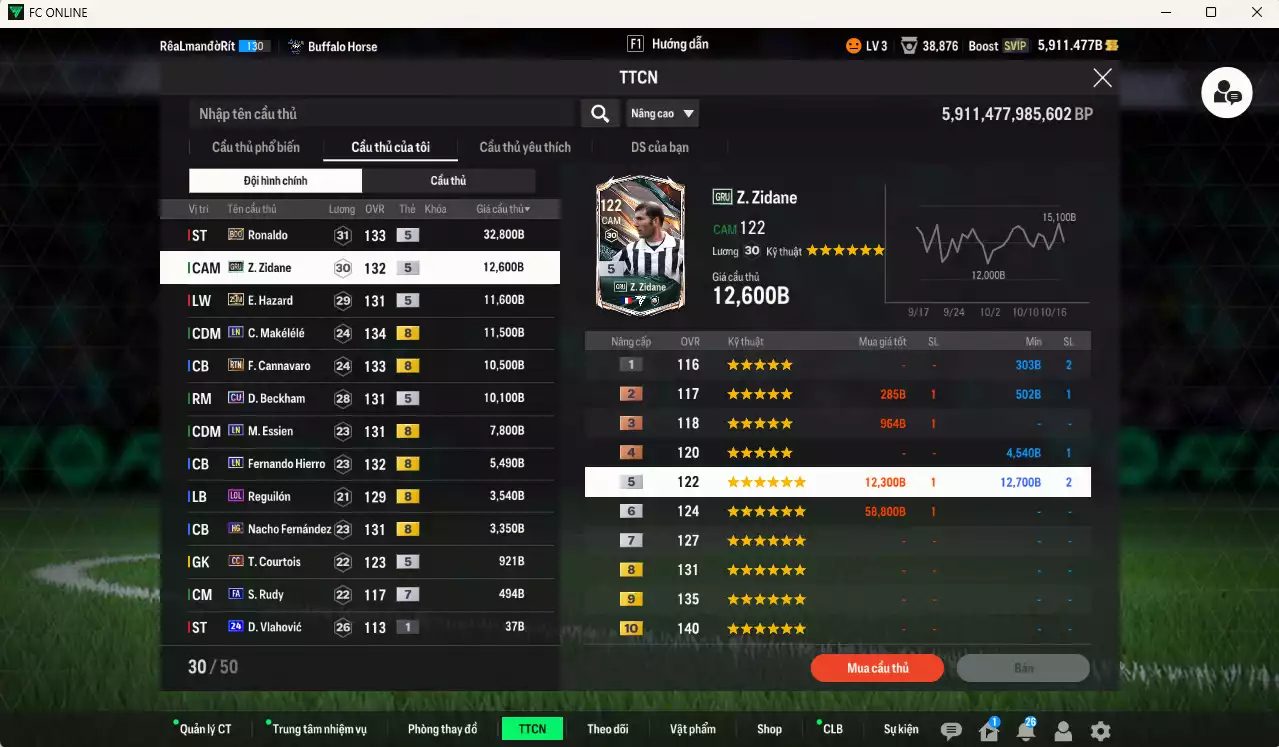Open the DS của bạn tab
1279x747 pixels.
click(x=659, y=147)
